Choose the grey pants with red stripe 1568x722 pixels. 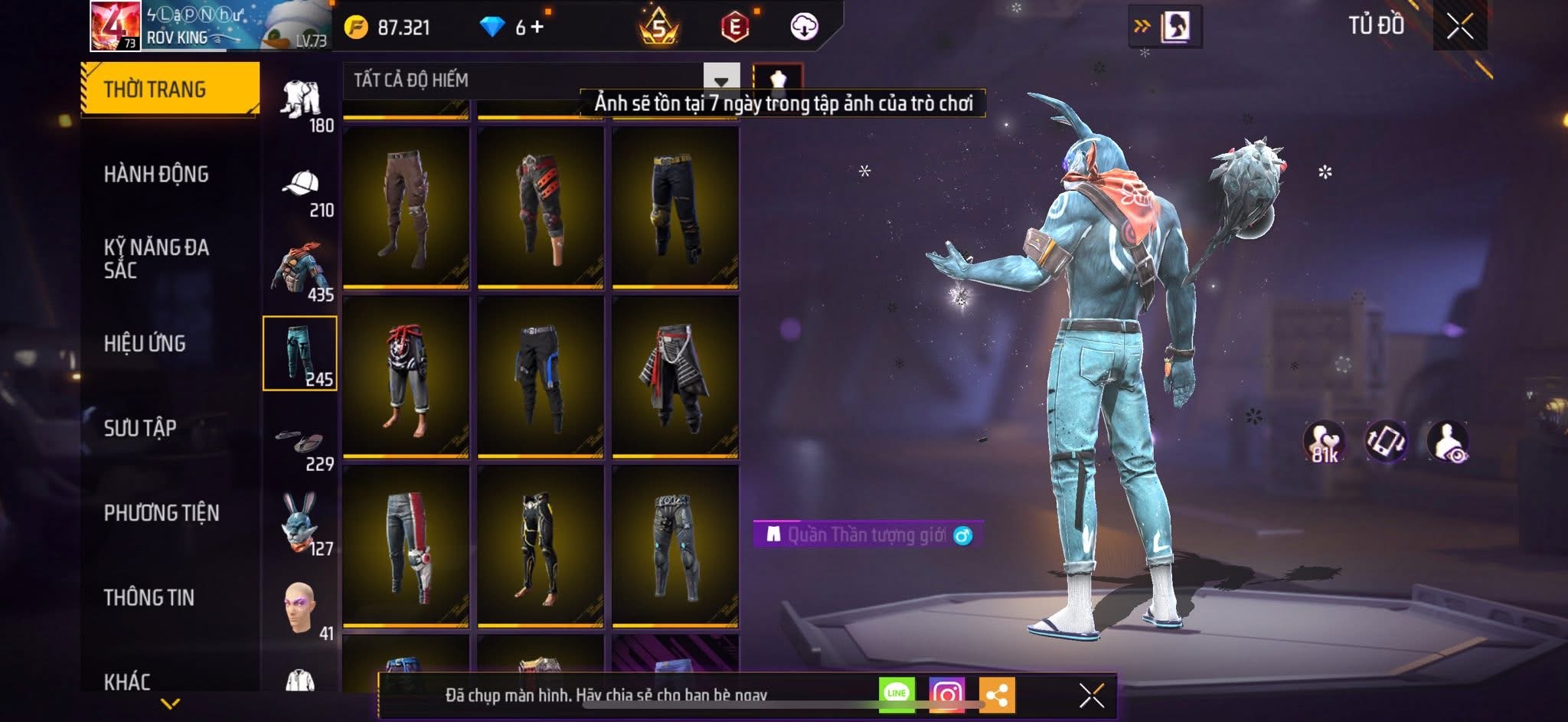point(406,546)
